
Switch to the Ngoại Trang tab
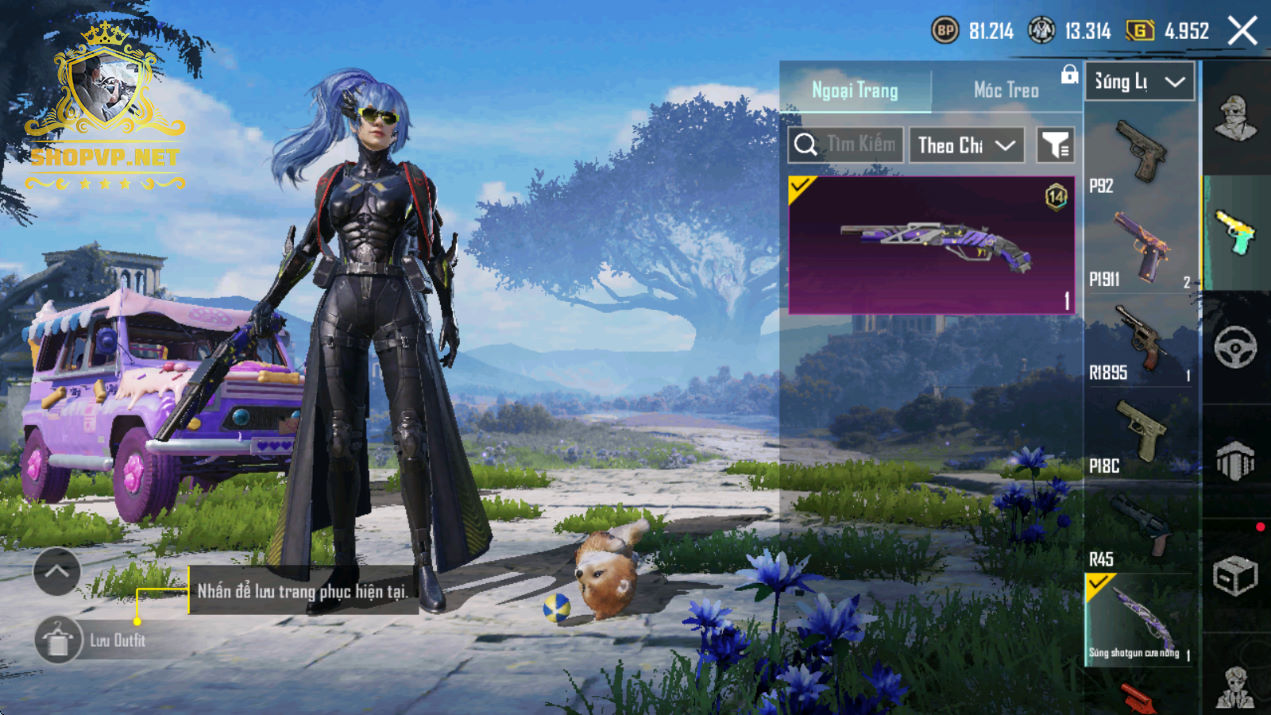tap(855, 90)
